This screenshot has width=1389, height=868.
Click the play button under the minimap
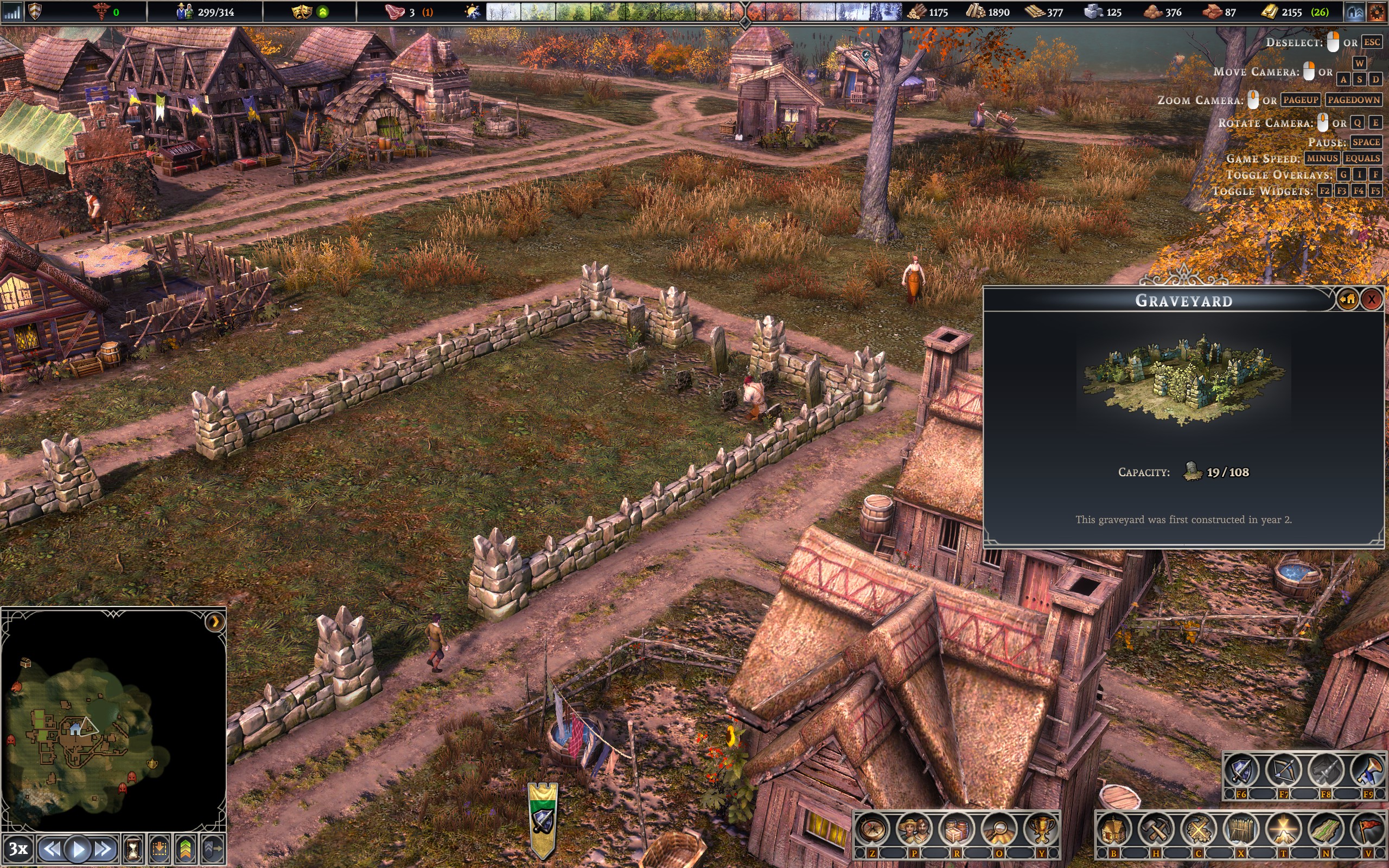tap(78, 848)
